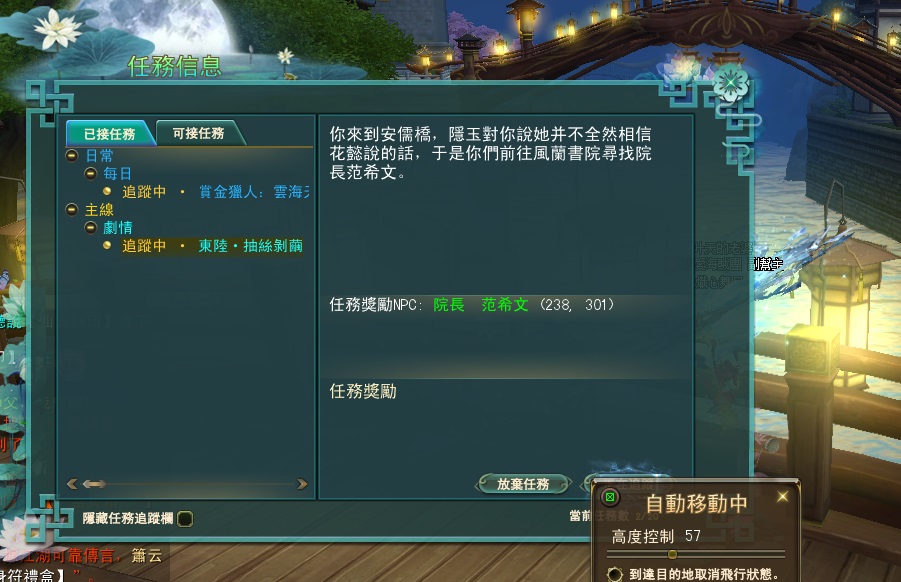The width and height of the screenshot is (901, 582).
Task: Close the 任務信息 window
Action: (731, 82)
